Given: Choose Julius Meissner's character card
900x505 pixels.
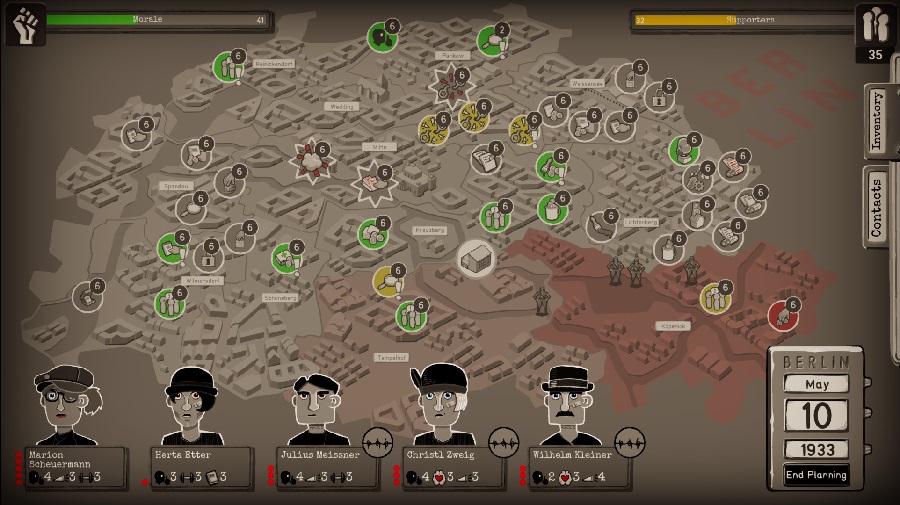Looking at the screenshot, I should click(326, 465).
